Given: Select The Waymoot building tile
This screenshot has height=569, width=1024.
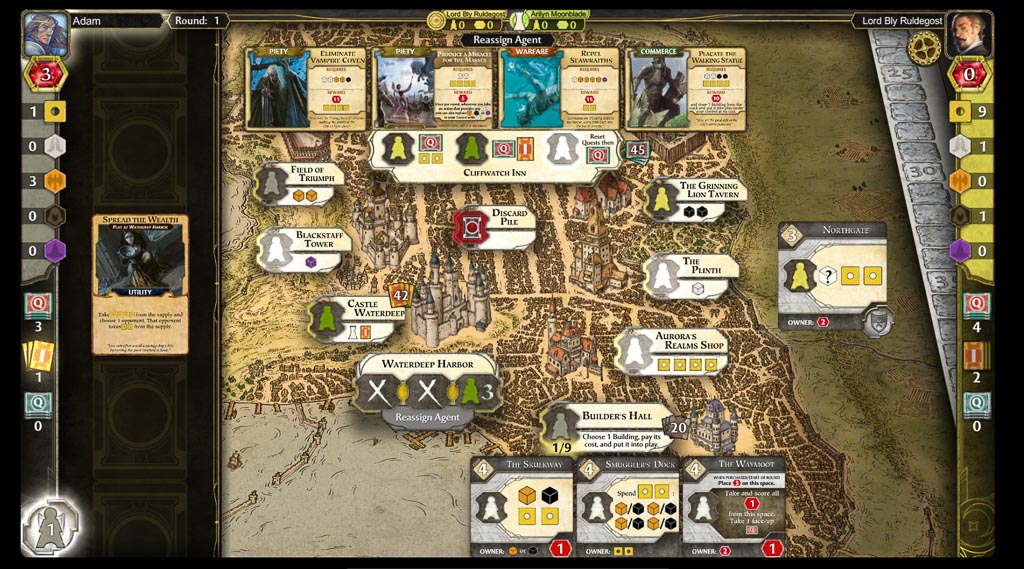Looking at the screenshot, I should (733, 506).
